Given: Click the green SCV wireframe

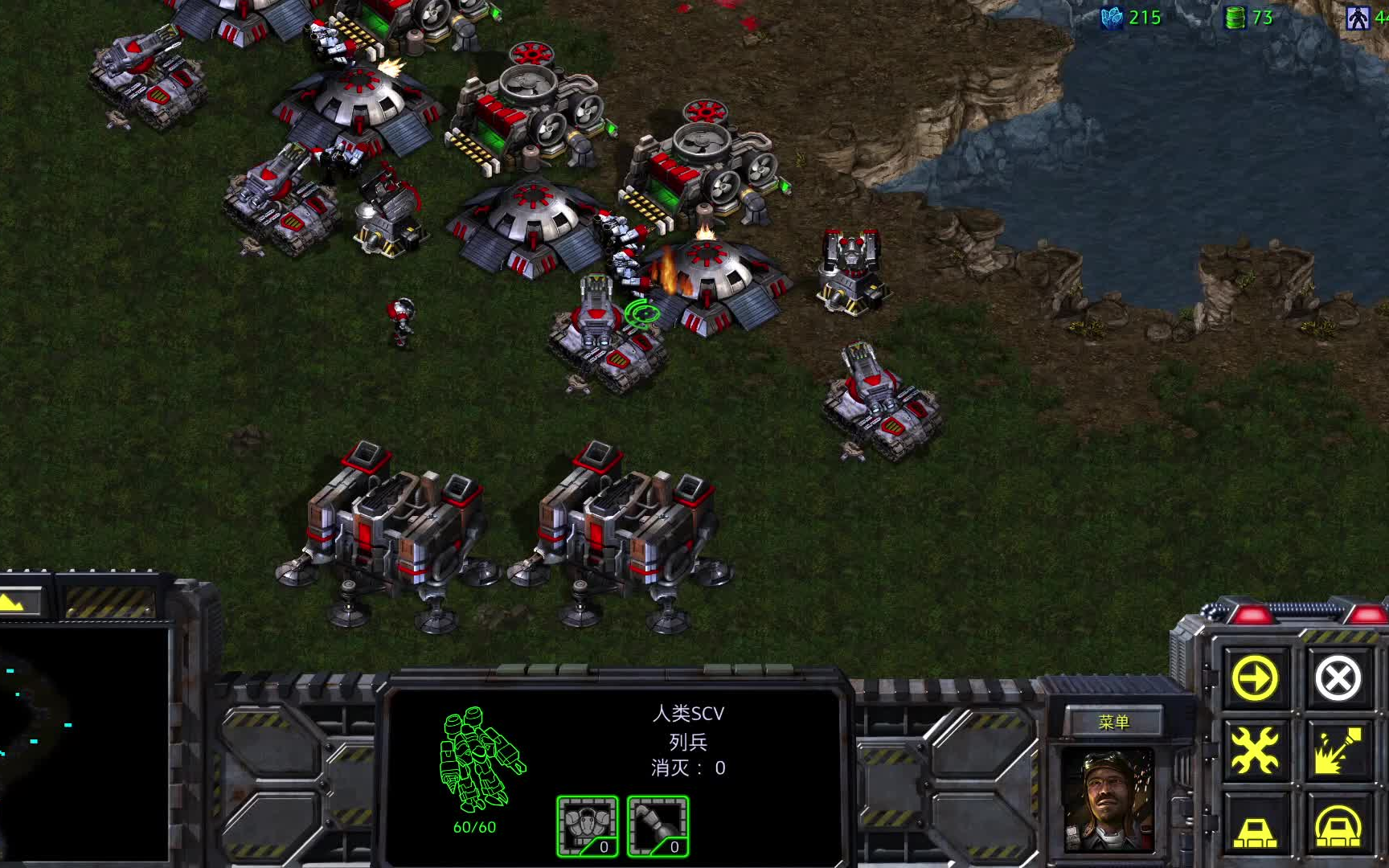Looking at the screenshot, I should tap(480, 759).
